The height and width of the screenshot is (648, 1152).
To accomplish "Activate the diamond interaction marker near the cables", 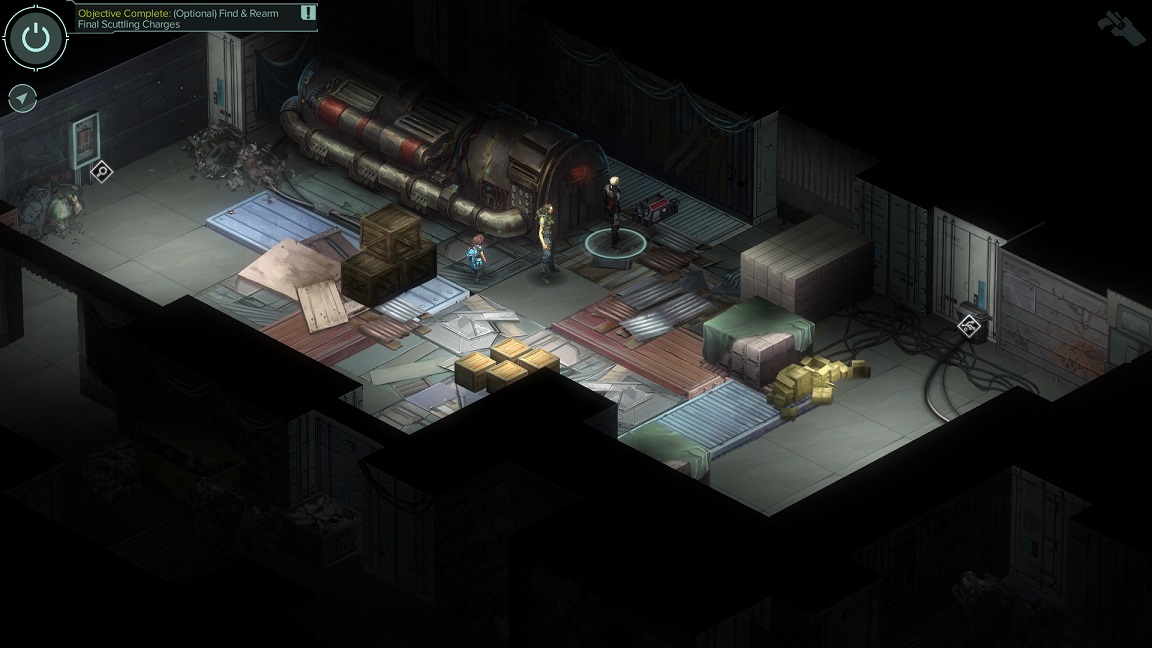I will pos(968,325).
